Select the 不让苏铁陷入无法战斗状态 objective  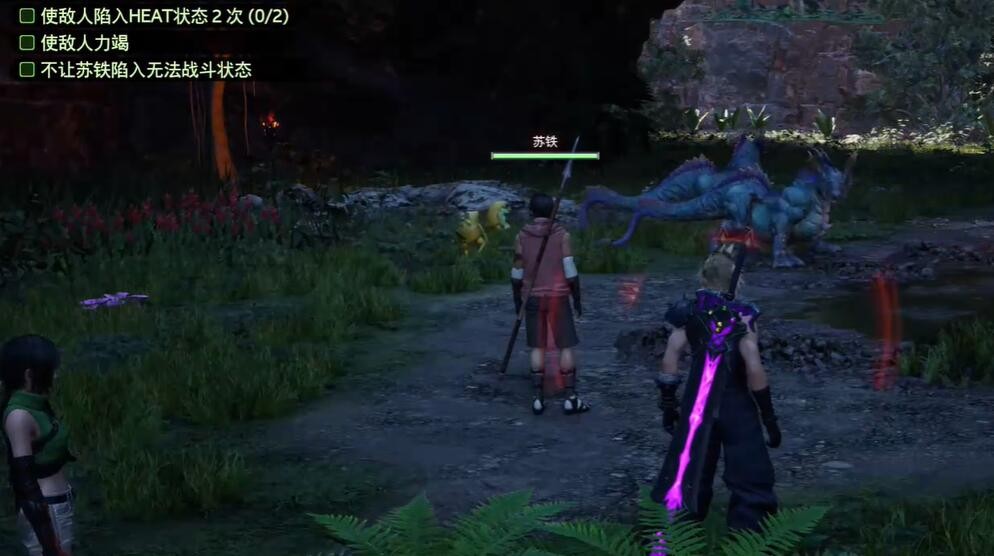click(x=145, y=70)
